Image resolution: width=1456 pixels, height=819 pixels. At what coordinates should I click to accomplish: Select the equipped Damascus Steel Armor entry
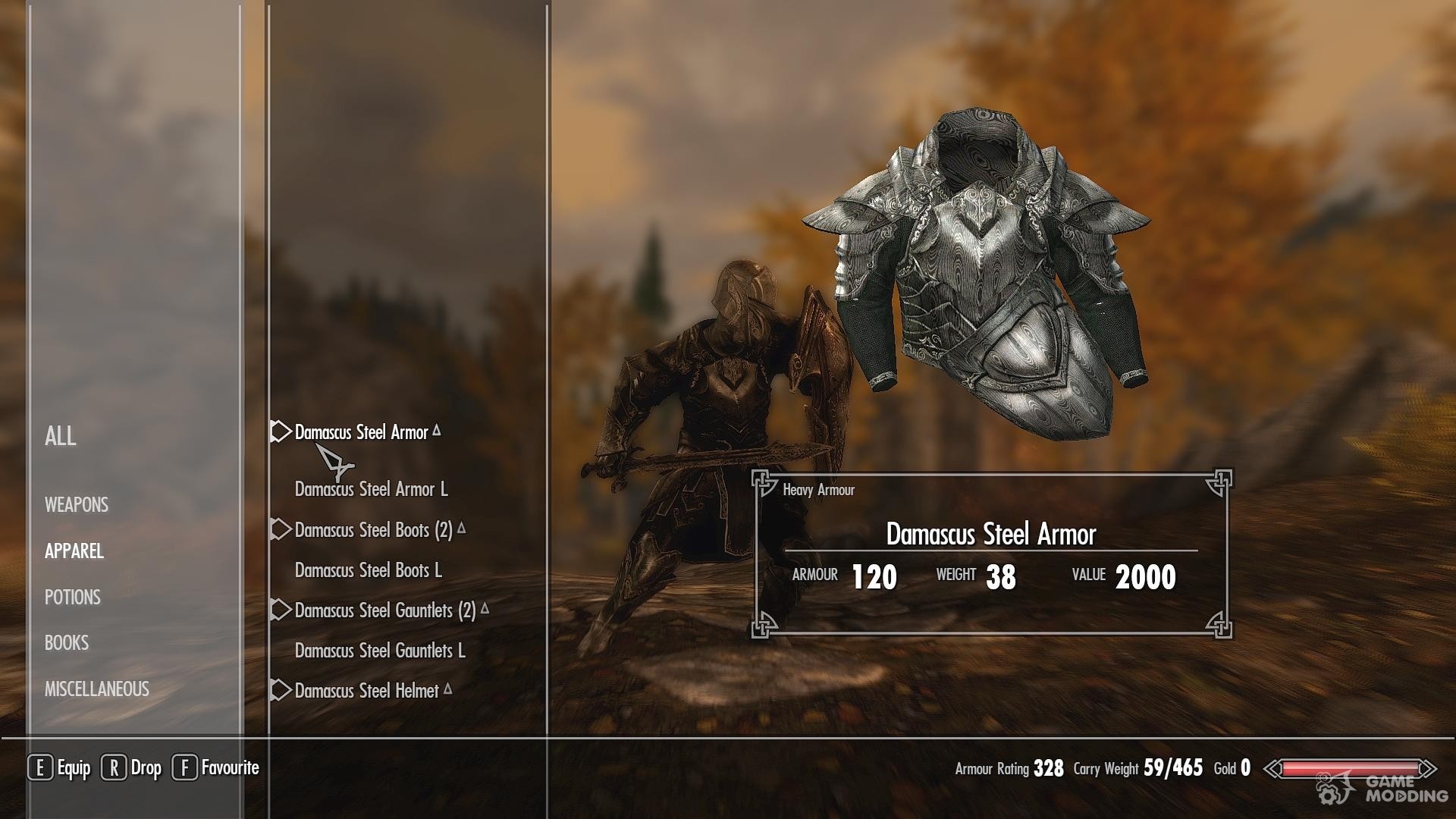[362, 432]
